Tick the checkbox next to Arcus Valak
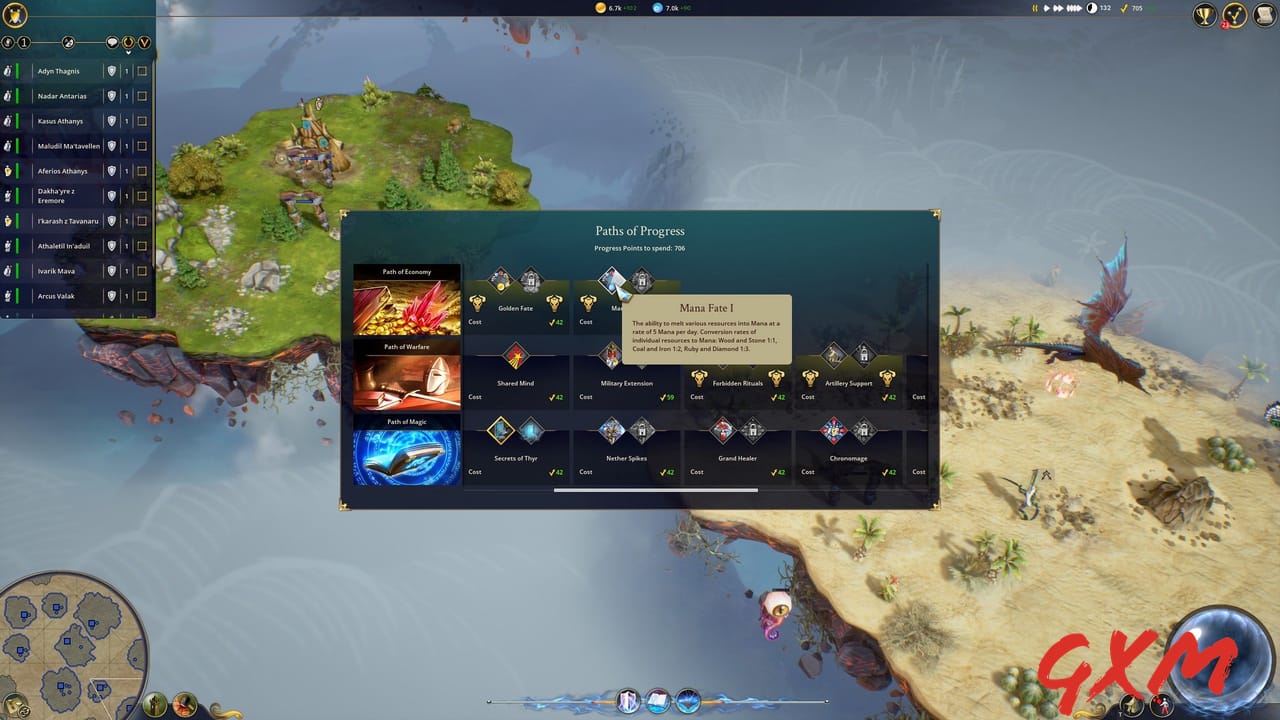 [x=142, y=296]
